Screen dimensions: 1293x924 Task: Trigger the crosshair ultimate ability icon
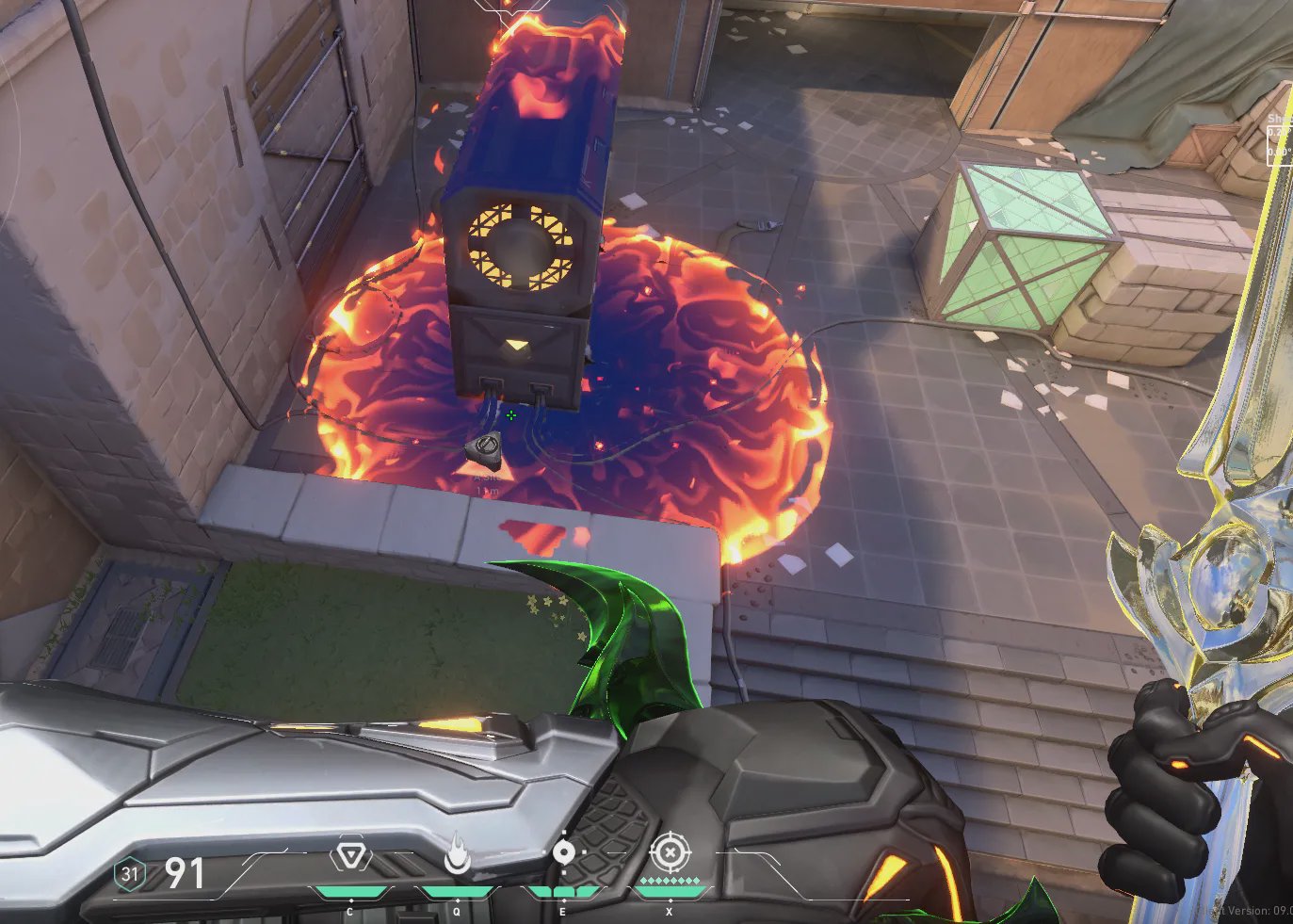[670, 853]
